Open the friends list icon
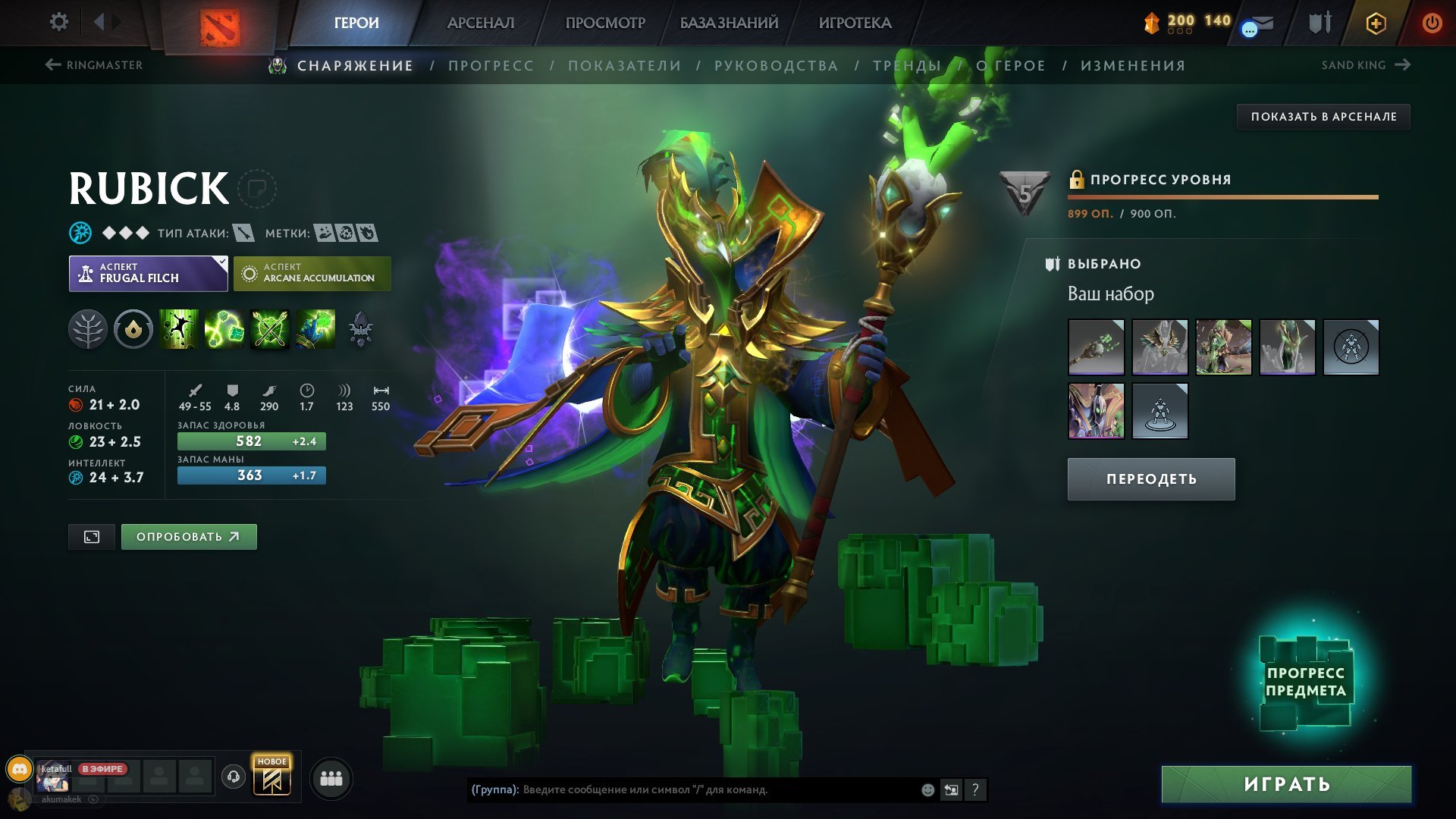 point(330,780)
